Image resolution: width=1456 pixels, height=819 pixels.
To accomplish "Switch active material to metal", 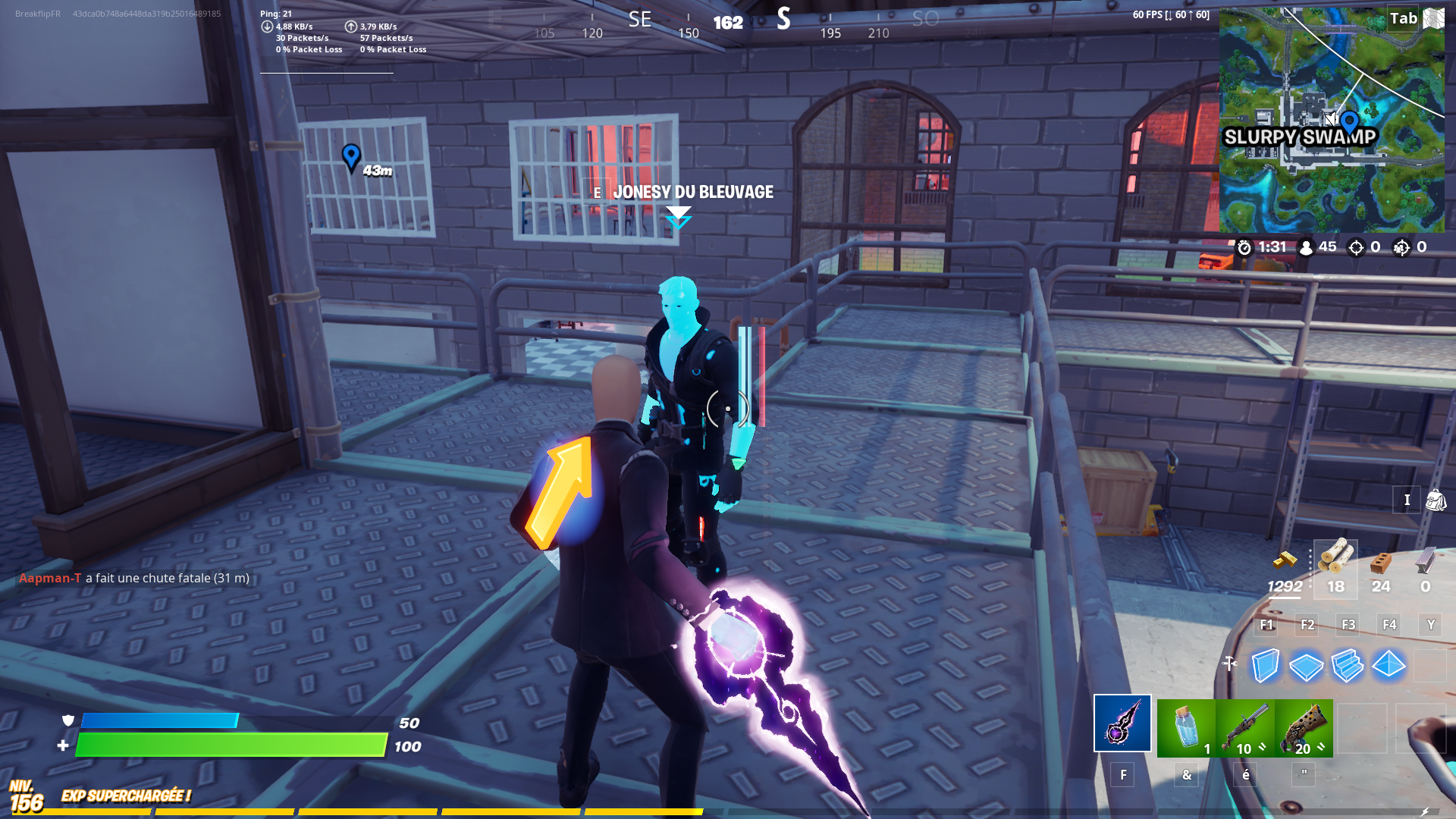I will point(1426,559).
